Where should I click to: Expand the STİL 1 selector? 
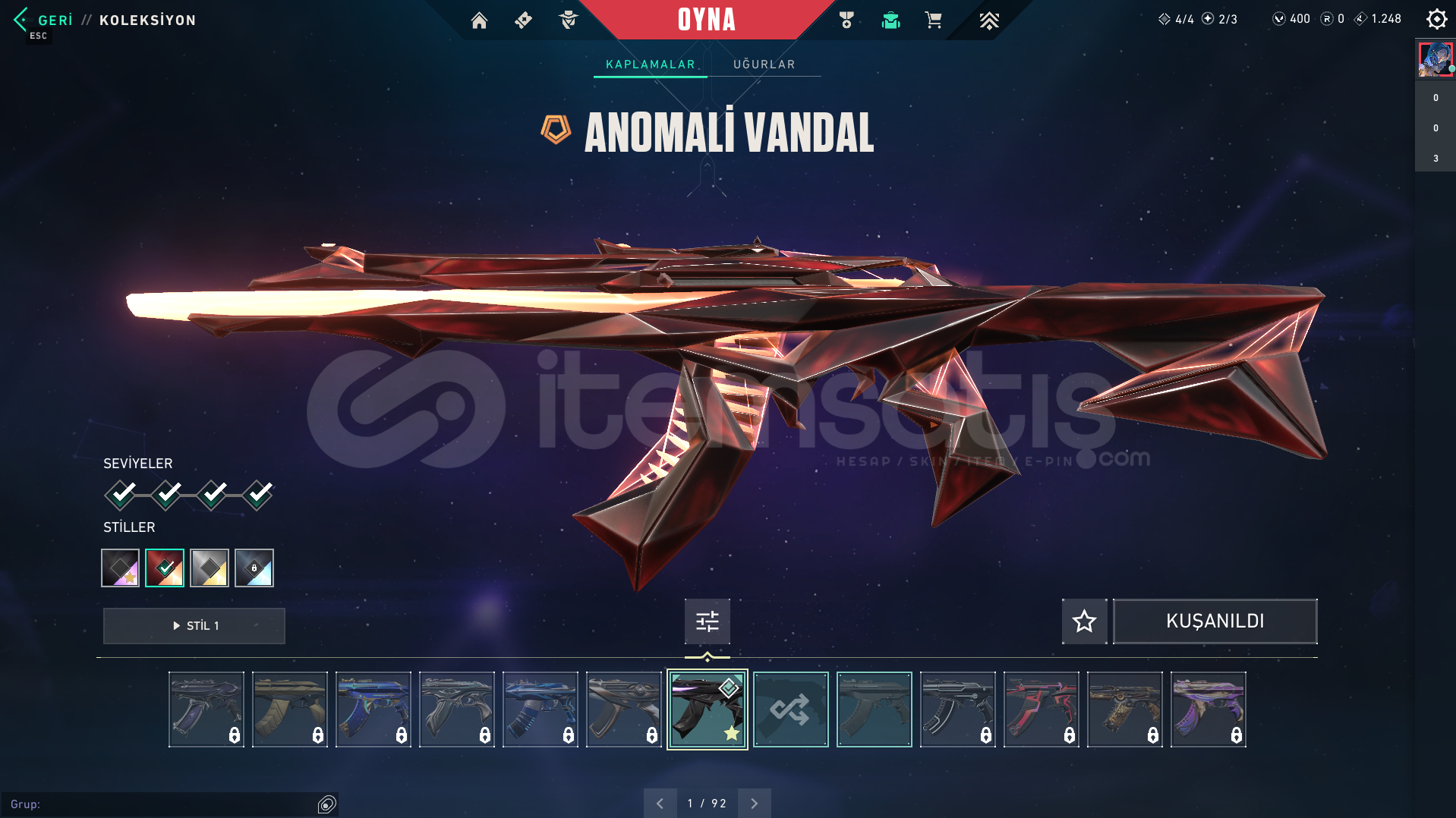194,625
